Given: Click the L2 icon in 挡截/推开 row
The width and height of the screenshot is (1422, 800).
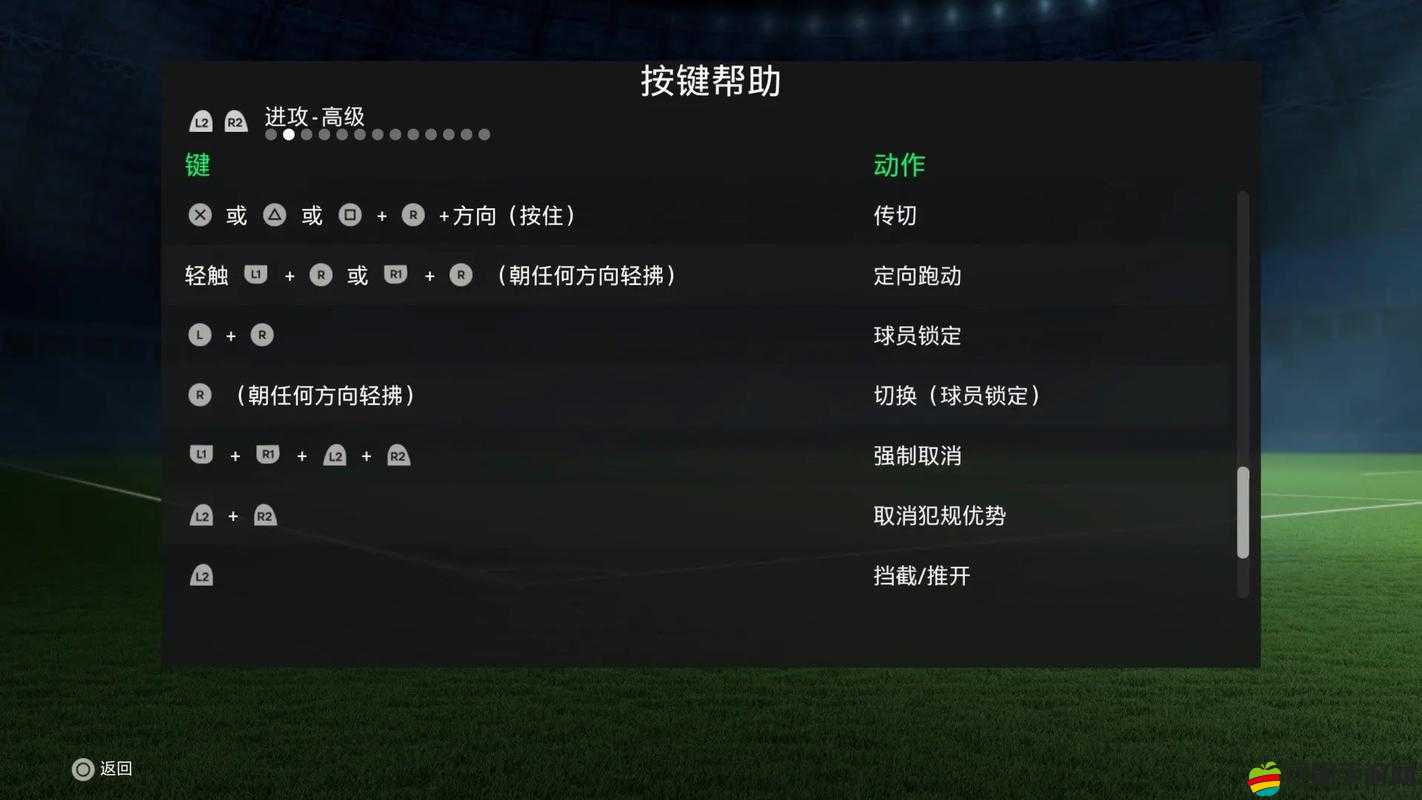Looking at the screenshot, I should tap(201, 575).
